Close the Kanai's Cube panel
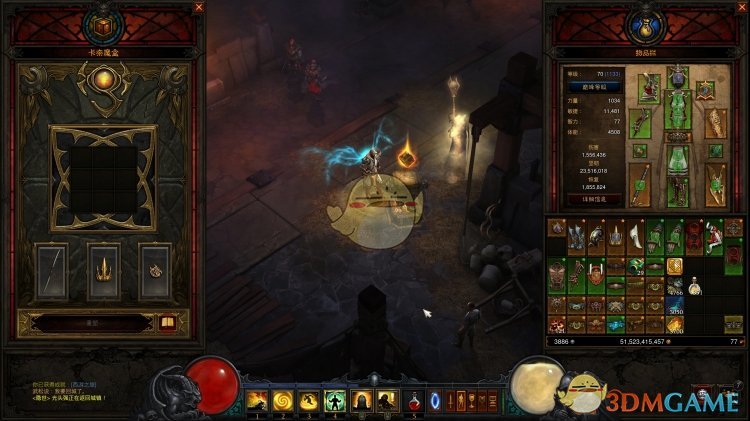750x421 pixels. coord(199,7)
